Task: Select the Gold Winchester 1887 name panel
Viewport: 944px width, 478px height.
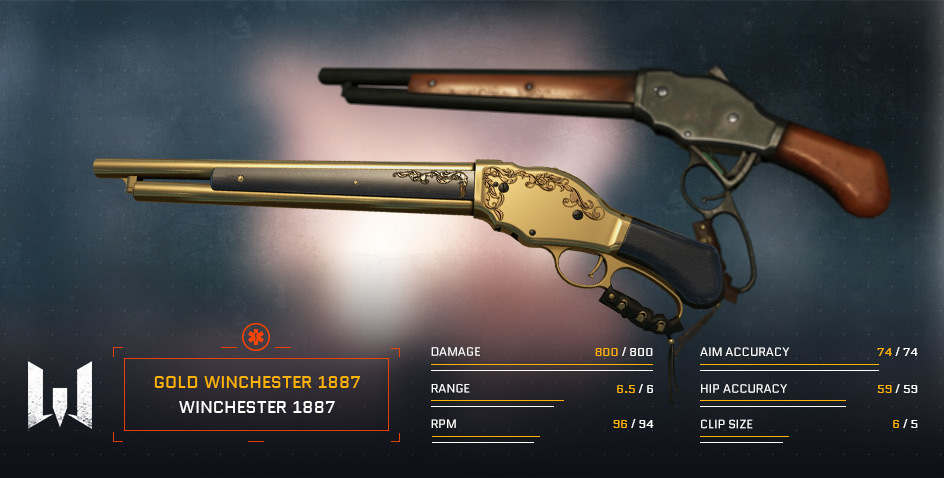Action: coord(256,394)
